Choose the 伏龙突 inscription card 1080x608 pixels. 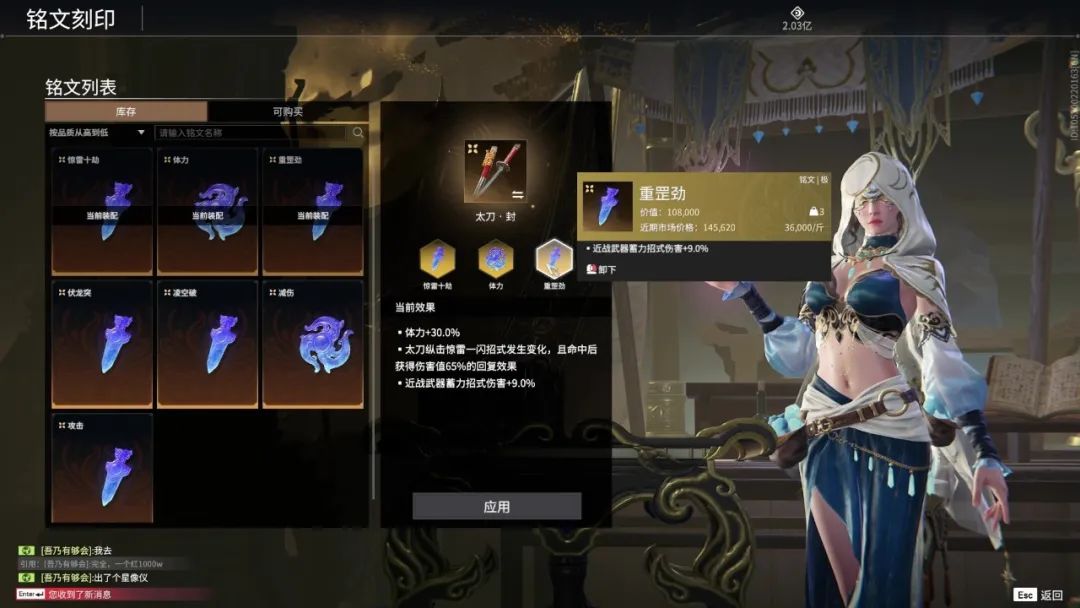[x=102, y=344]
